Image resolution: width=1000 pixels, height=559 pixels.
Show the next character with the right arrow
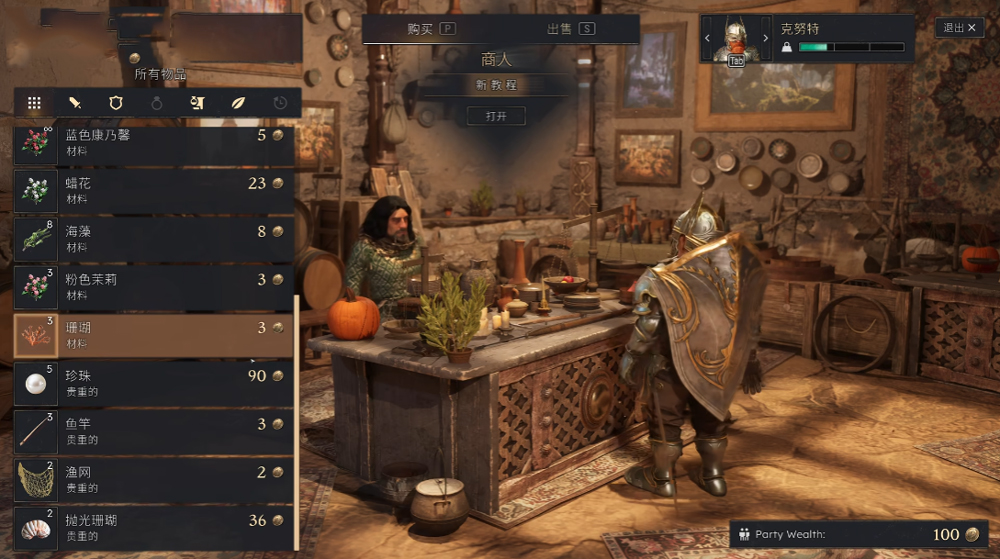pyautogui.click(x=766, y=39)
